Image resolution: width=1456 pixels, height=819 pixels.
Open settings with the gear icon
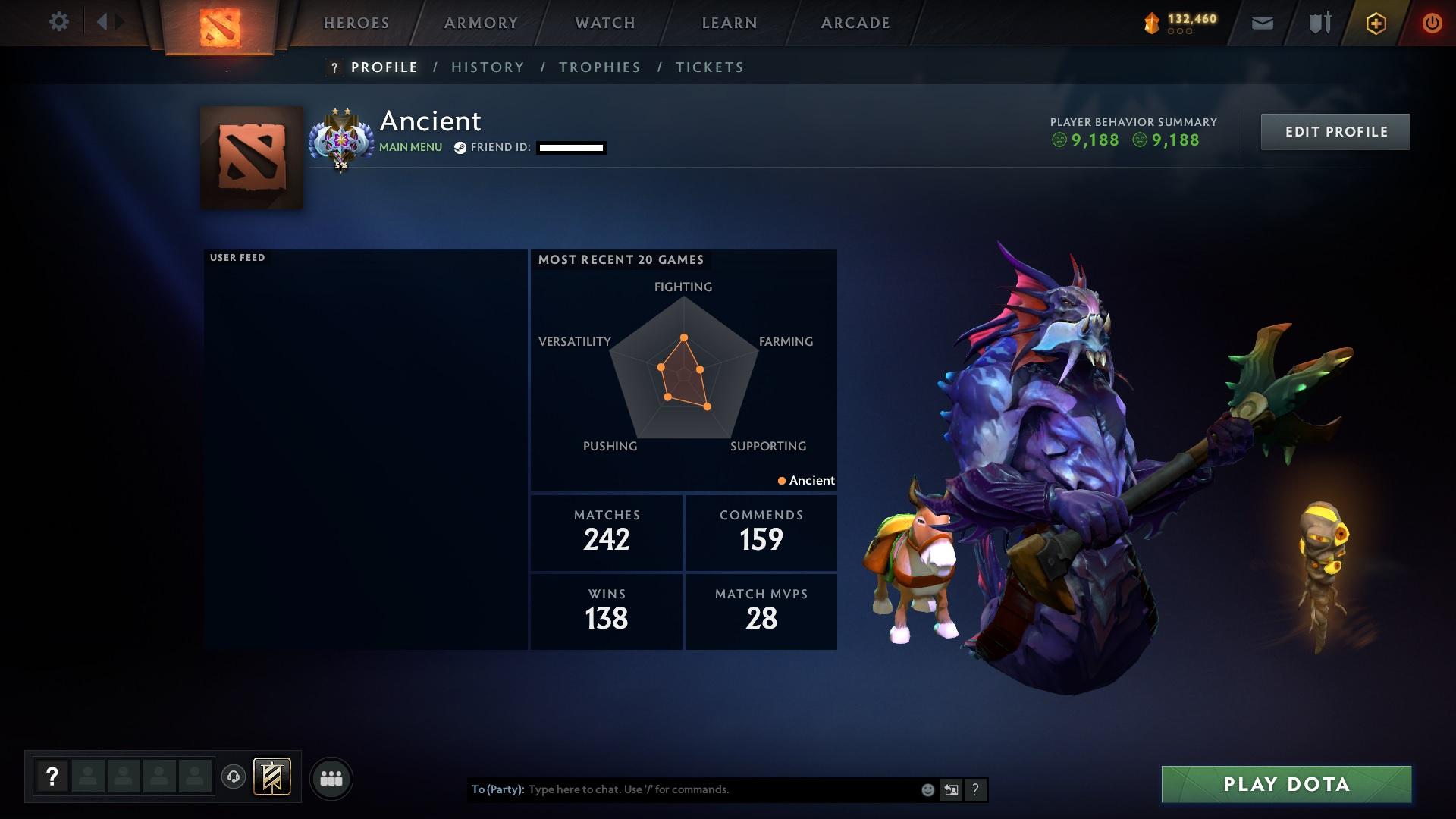[59, 22]
